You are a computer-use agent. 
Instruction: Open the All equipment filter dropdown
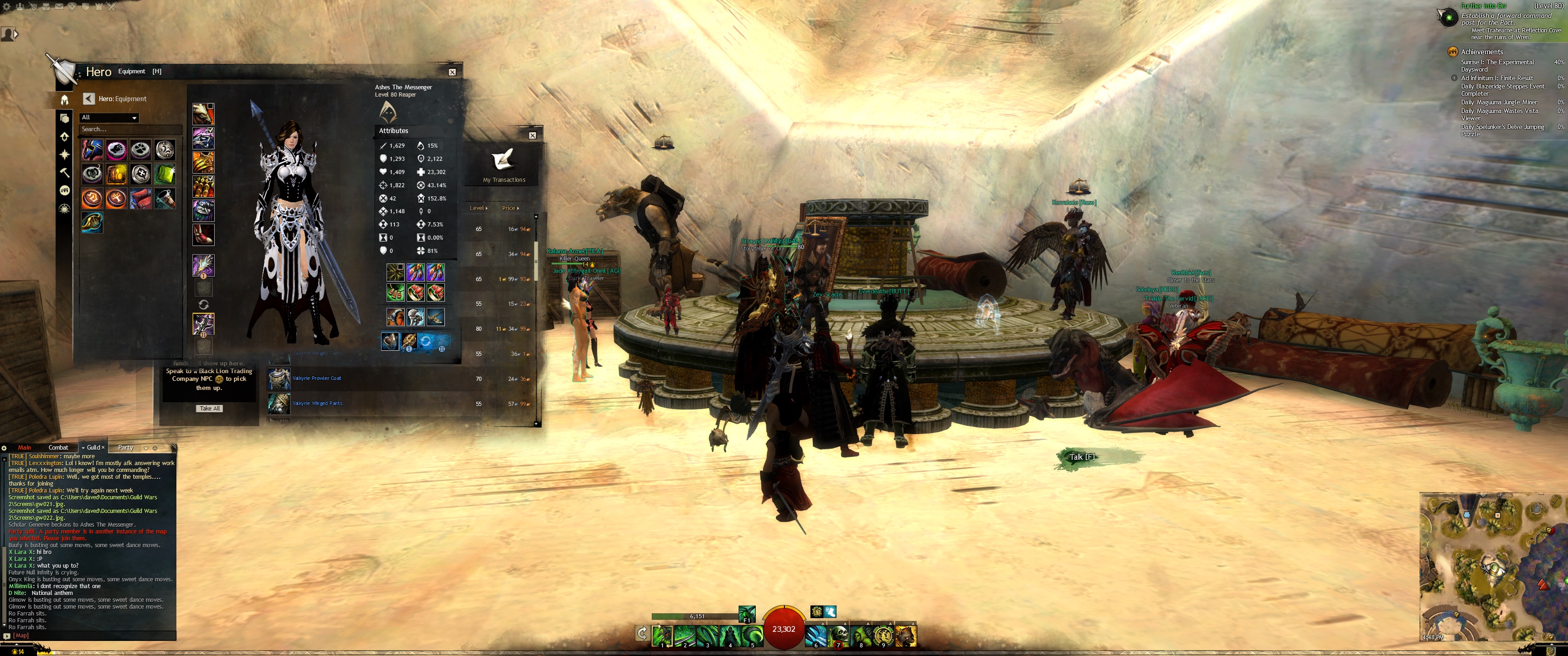pos(109,118)
